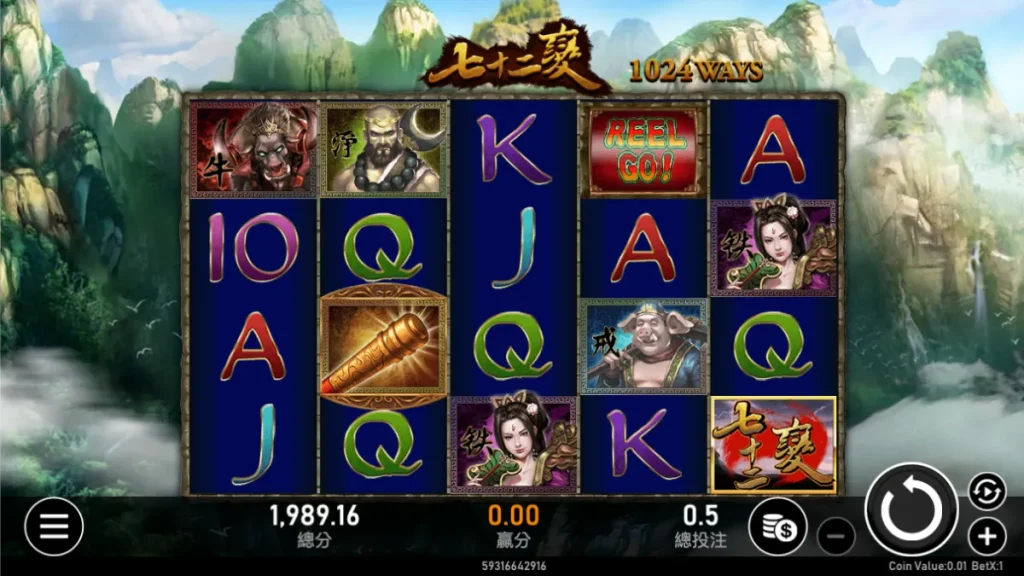
Task: Spin the reels
Action: pyautogui.click(x=910, y=510)
